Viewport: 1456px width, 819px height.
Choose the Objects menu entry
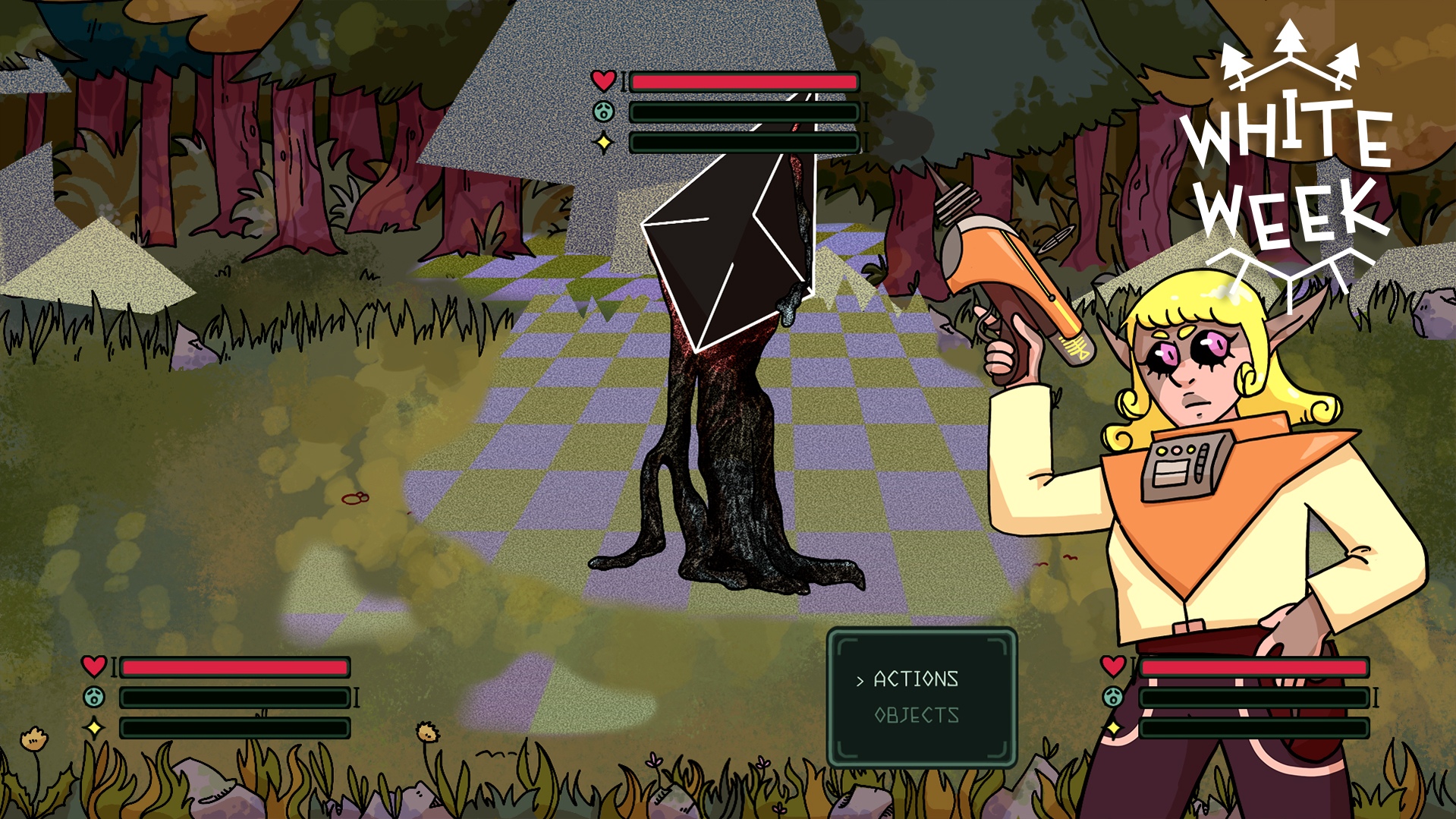(917, 715)
